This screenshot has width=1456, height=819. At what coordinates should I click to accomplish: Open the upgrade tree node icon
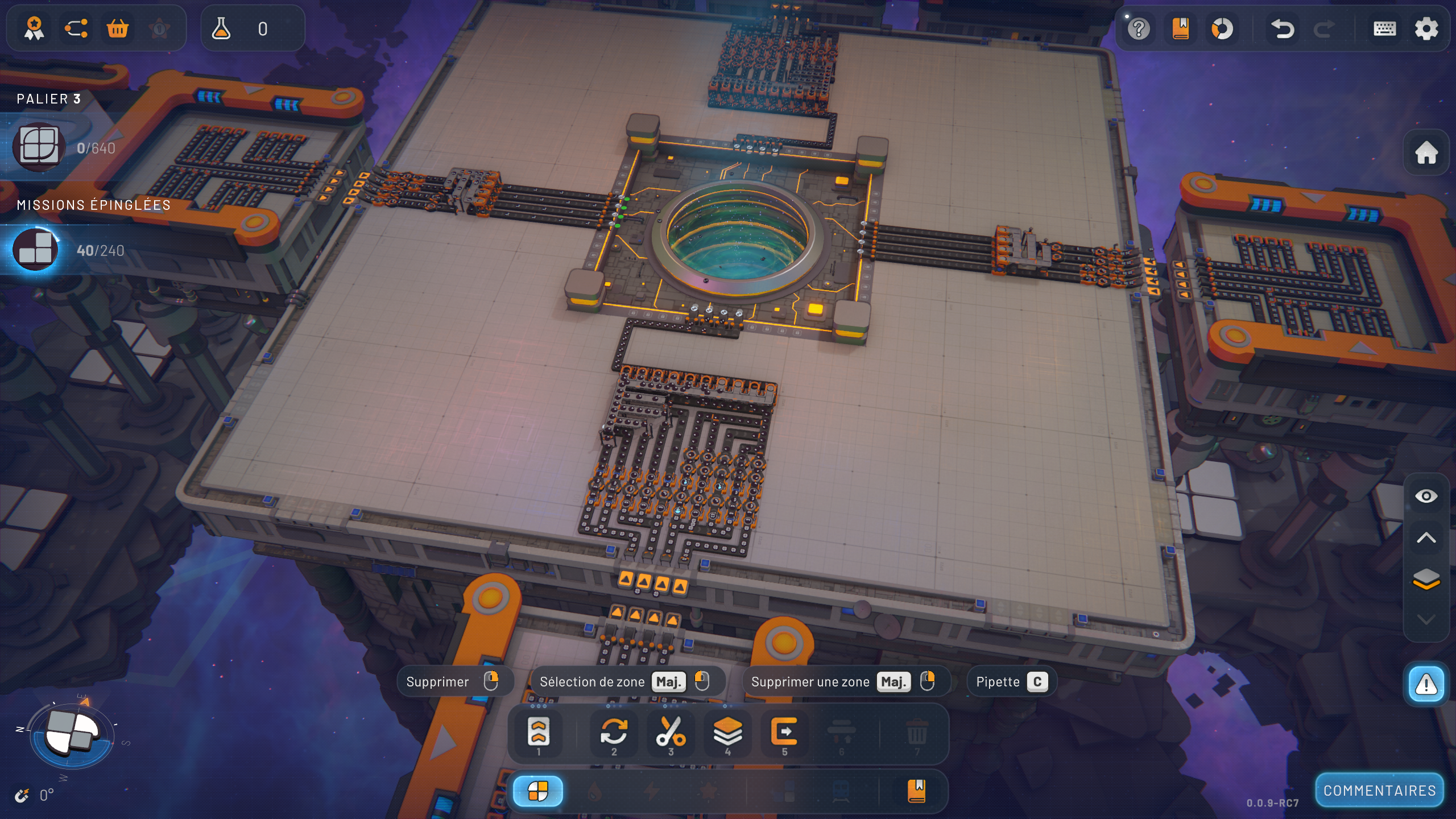tap(76, 28)
